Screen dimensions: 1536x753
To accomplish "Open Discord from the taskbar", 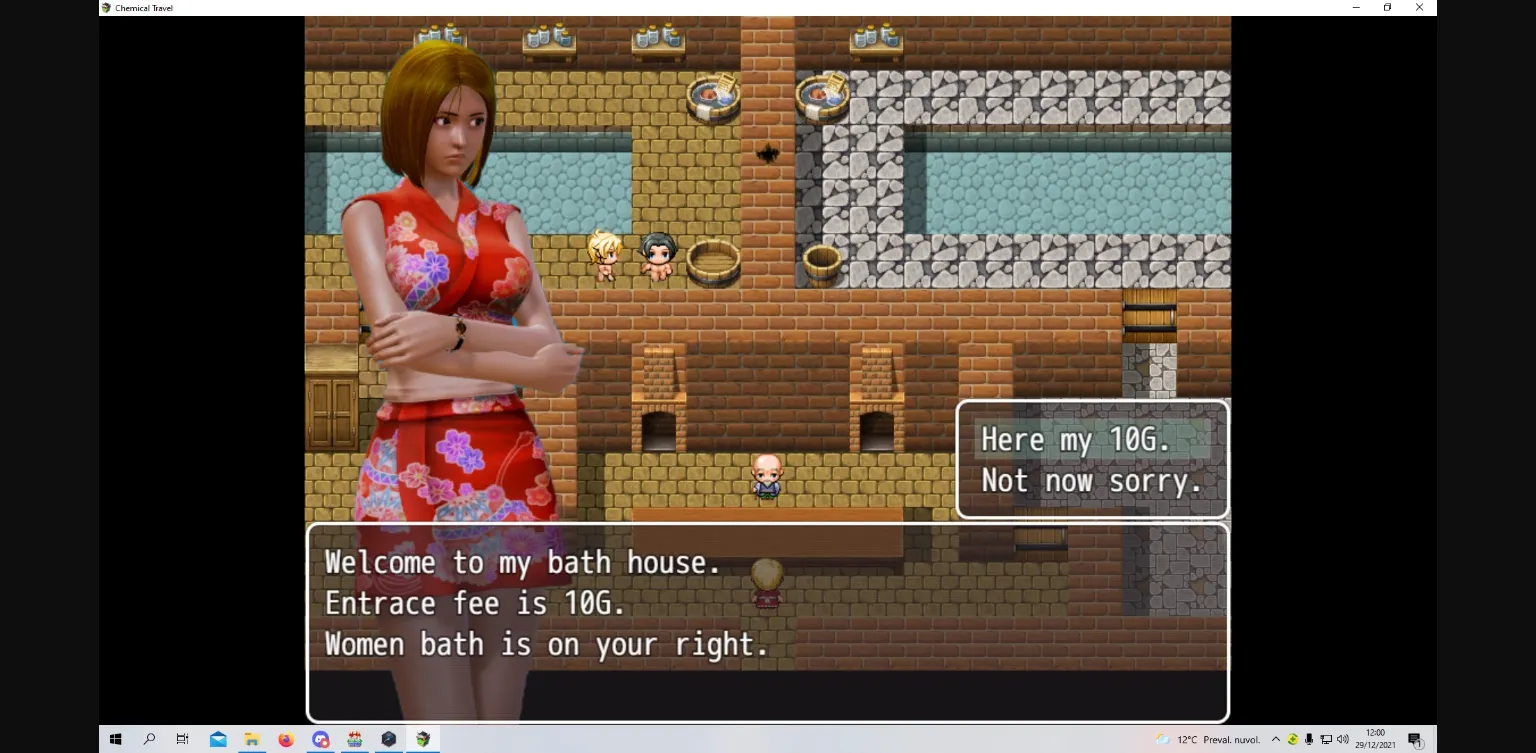I will coord(320,740).
